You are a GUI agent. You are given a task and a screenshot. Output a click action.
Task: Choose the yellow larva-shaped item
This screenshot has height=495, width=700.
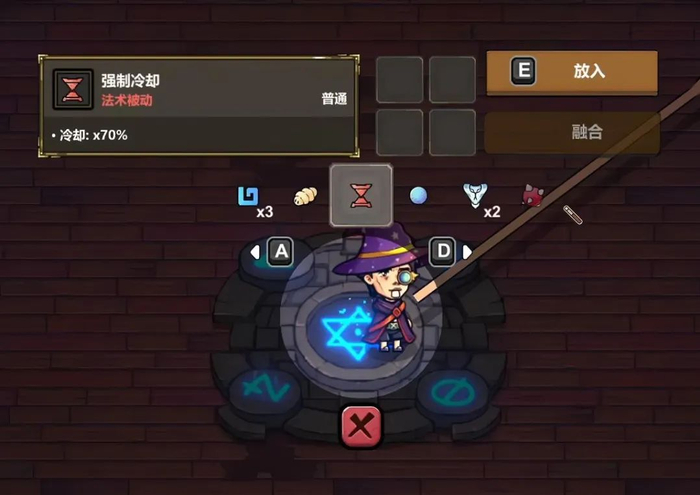pos(304,196)
